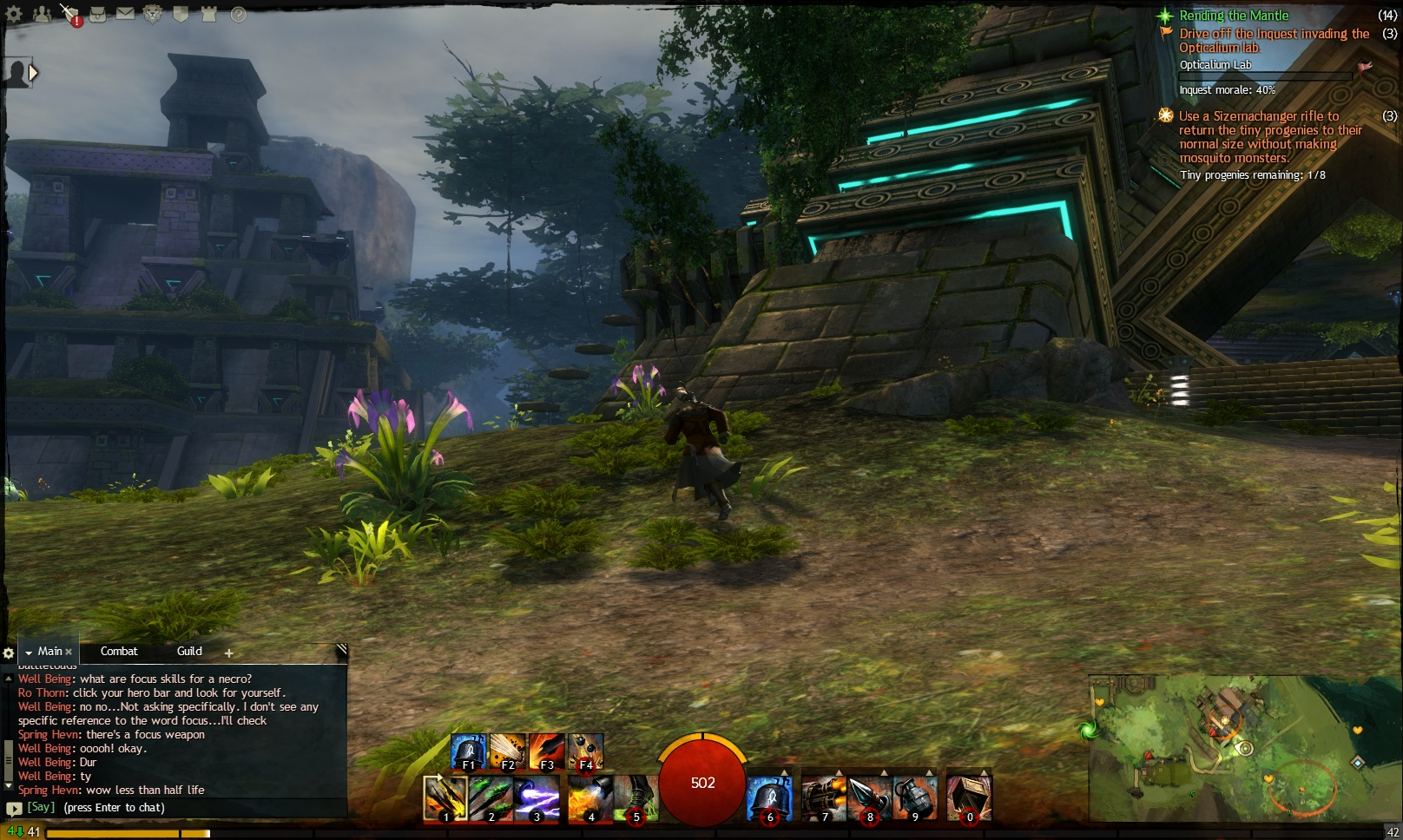Activate the Grenade Kit in slot 9
Image resolution: width=1403 pixels, height=840 pixels.
(x=916, y=797)
